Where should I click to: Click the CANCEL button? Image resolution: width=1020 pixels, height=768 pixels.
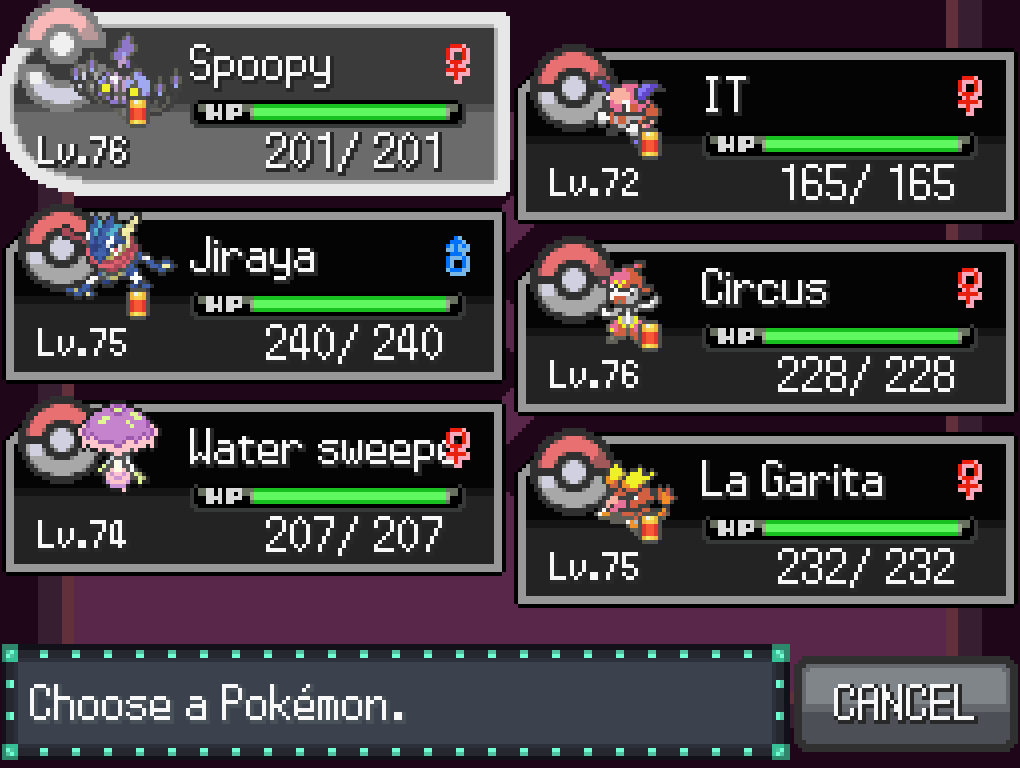[903, 702]
